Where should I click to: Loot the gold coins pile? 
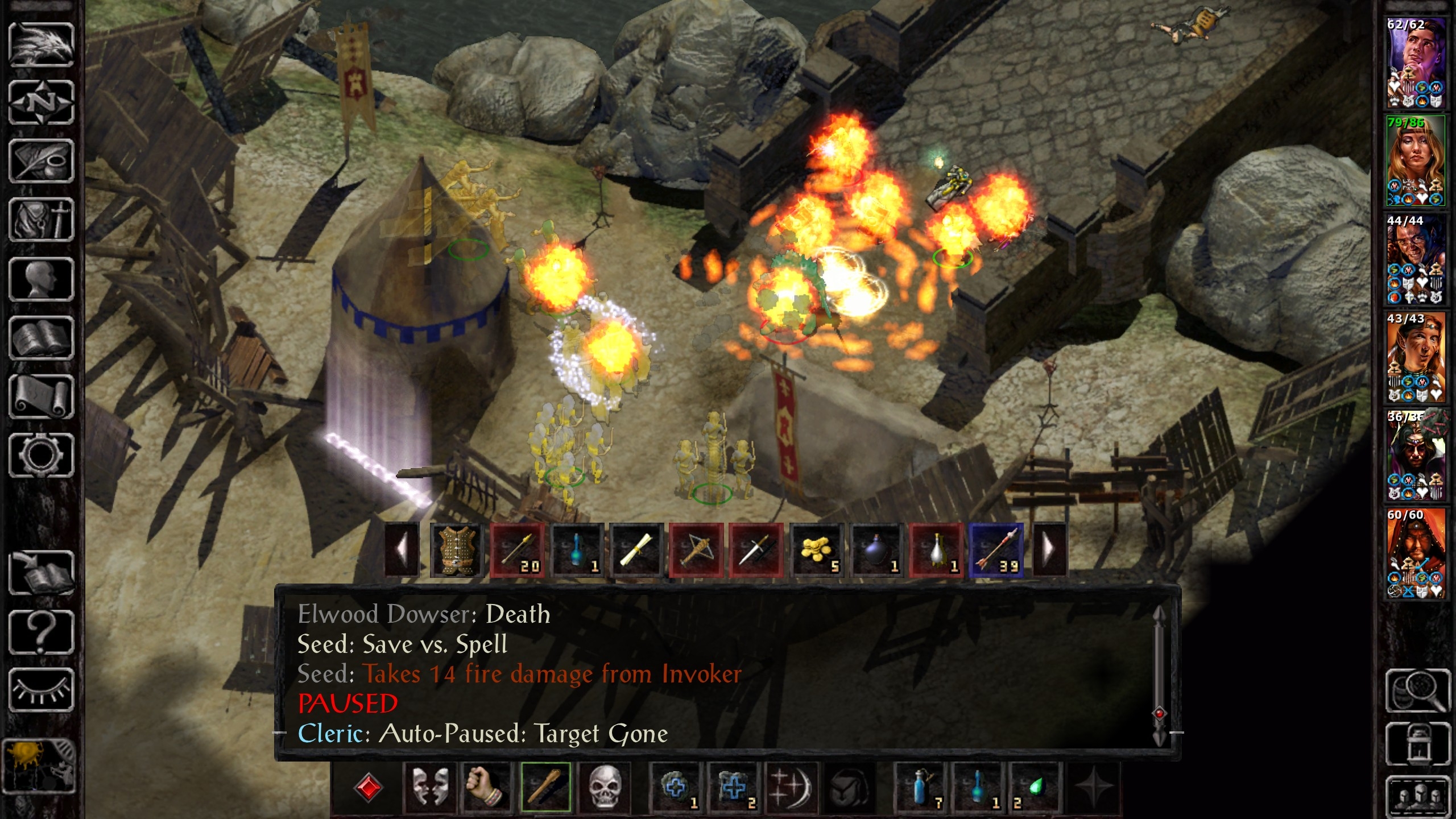pyautogui.click(x=817, y=551)
